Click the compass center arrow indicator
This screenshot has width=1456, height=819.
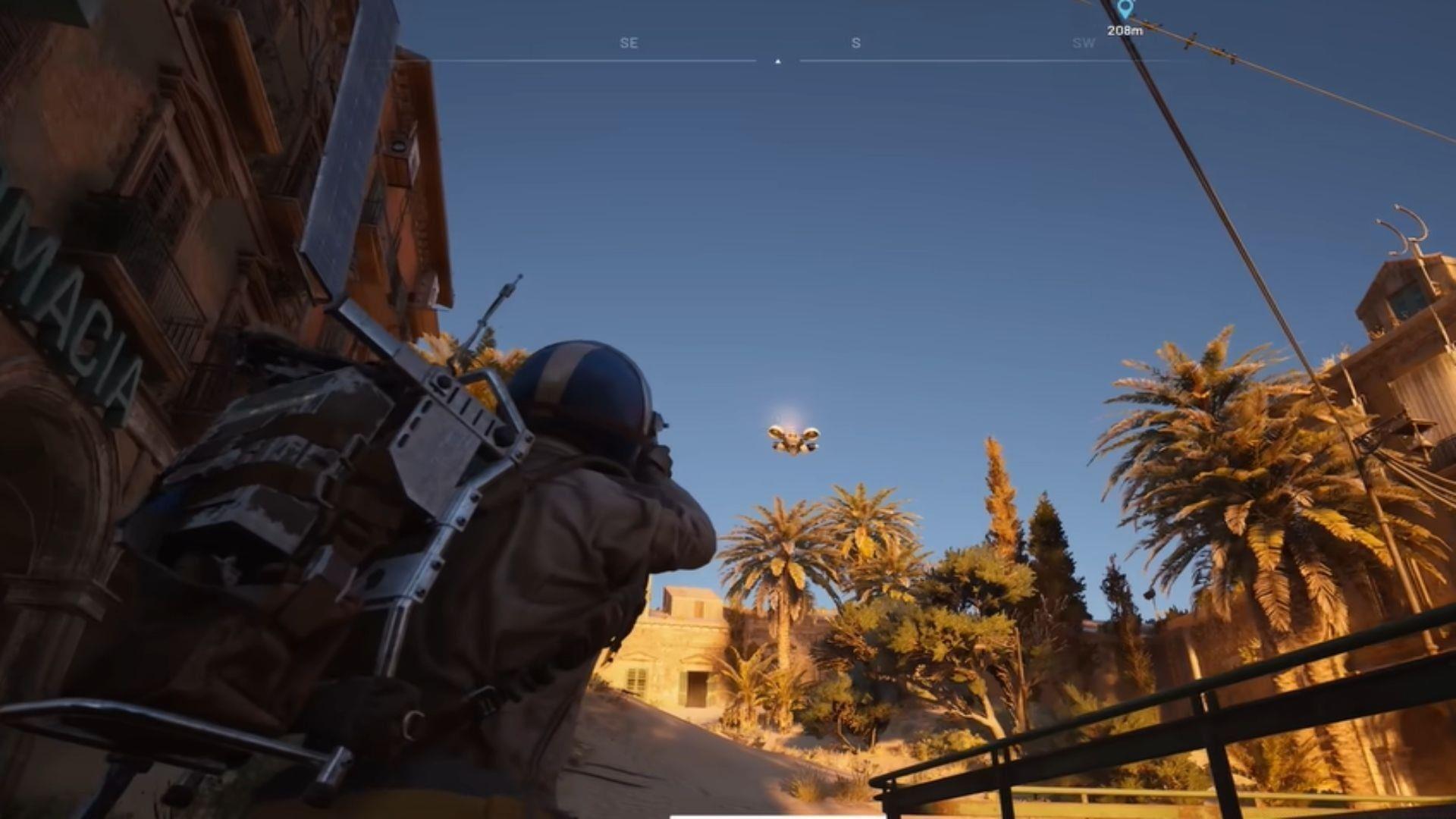click(x=777, y=58)
